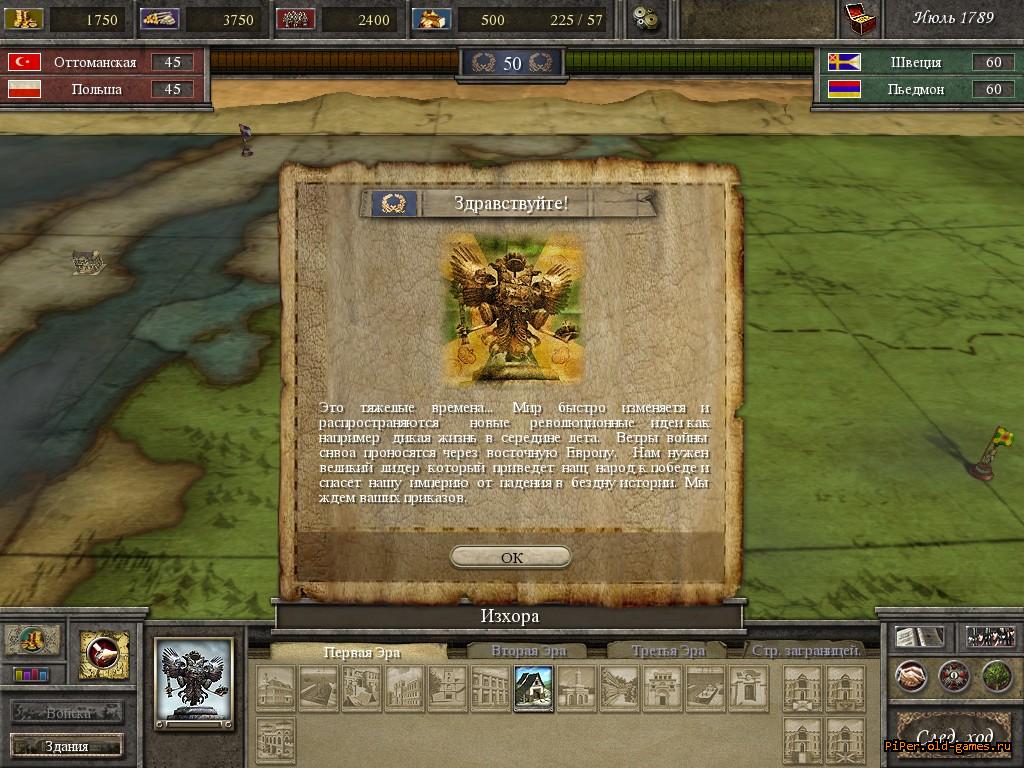Select the Третья Эра tab
The width and height of the screenshot is (1024, 768).
point(667,651)
